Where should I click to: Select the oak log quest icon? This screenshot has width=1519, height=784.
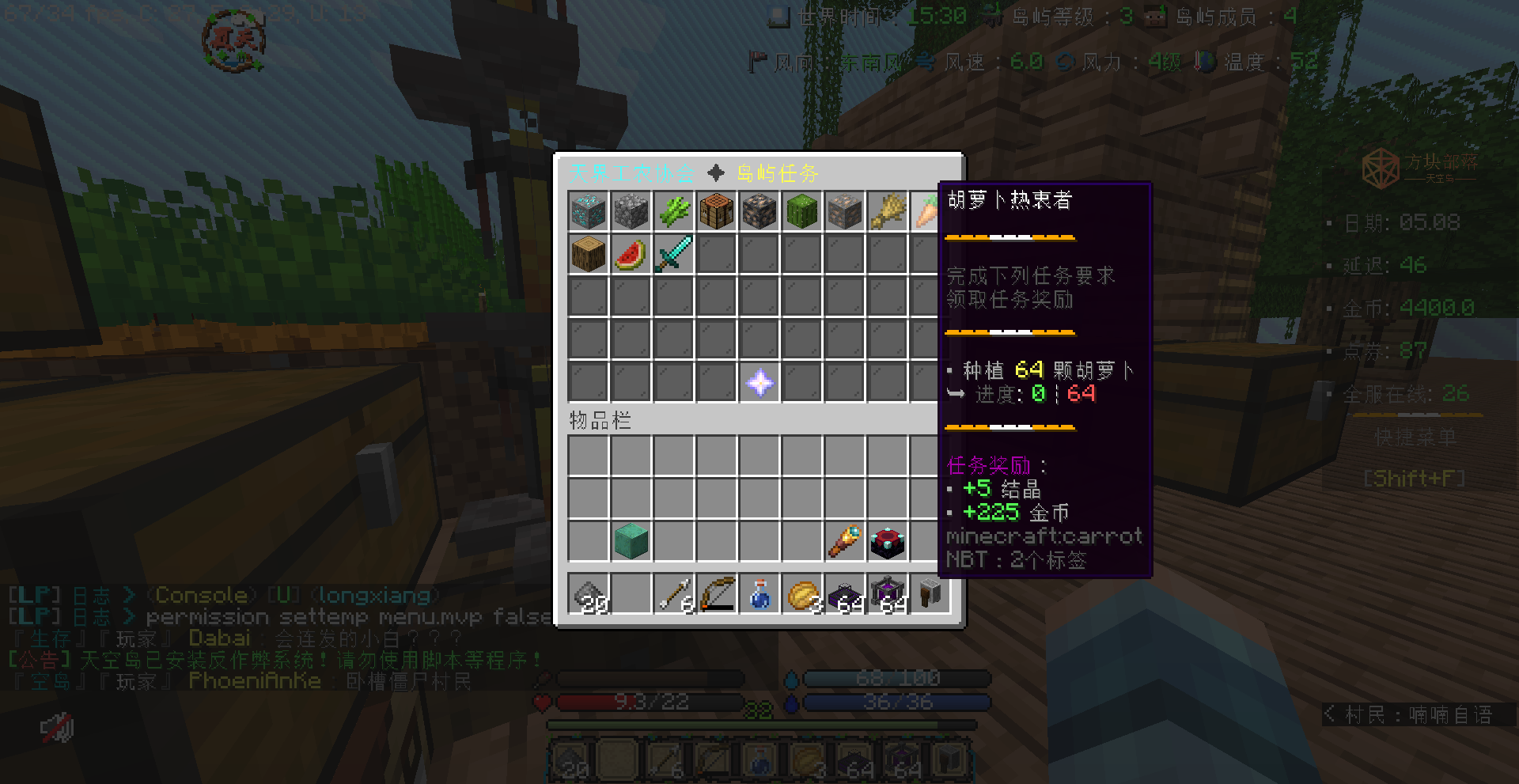click(589, 253)
